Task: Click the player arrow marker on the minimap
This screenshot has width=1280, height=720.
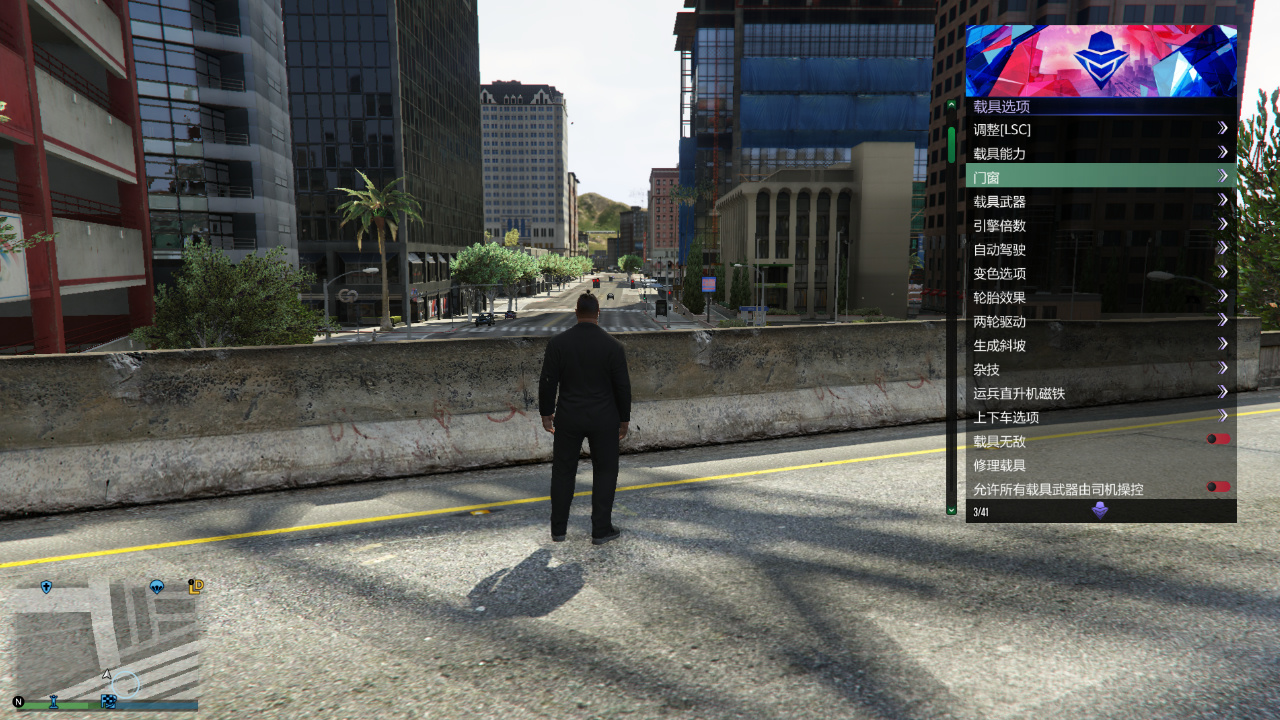Action: [x=106, y=674]
